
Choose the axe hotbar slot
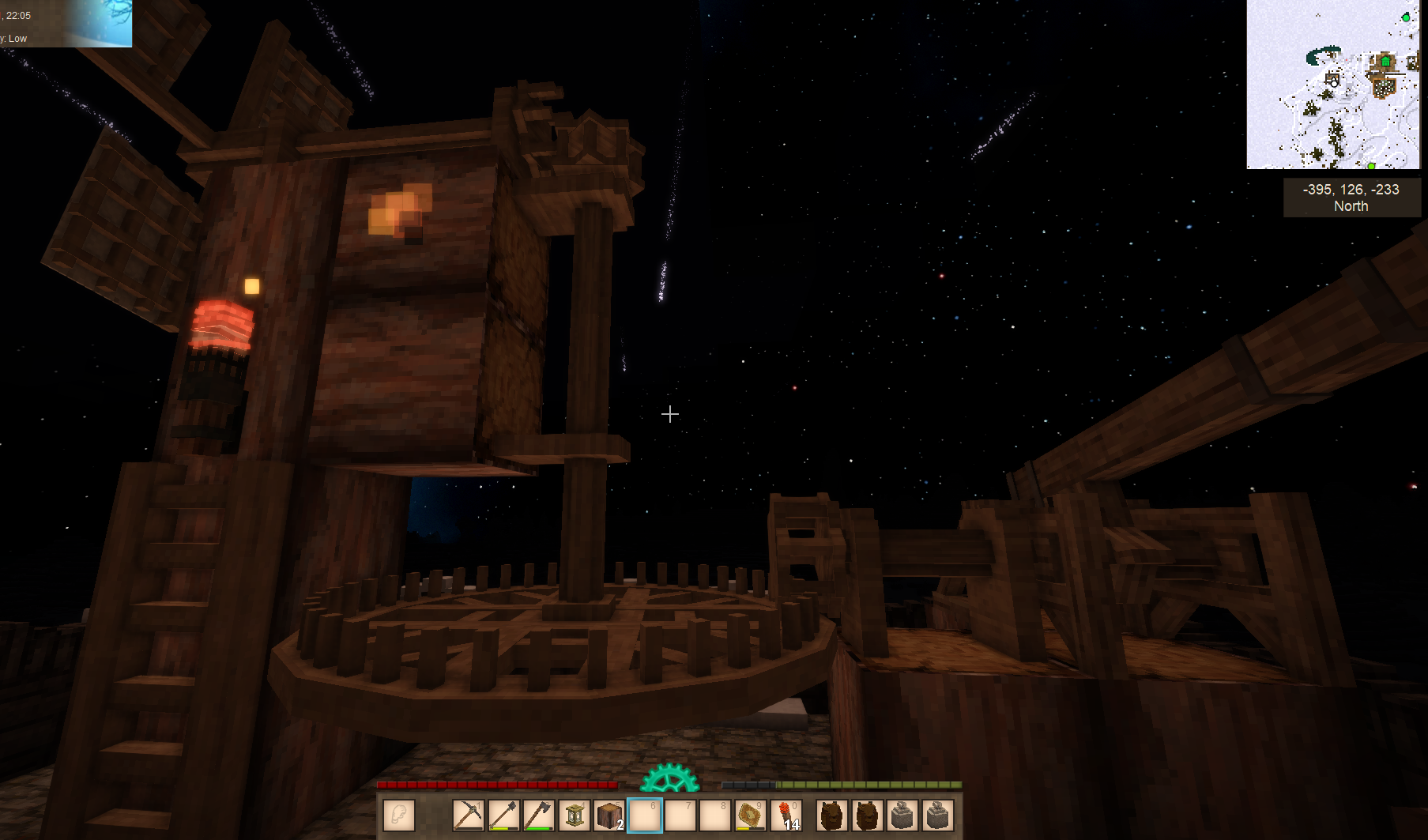[x=538, y=816]
